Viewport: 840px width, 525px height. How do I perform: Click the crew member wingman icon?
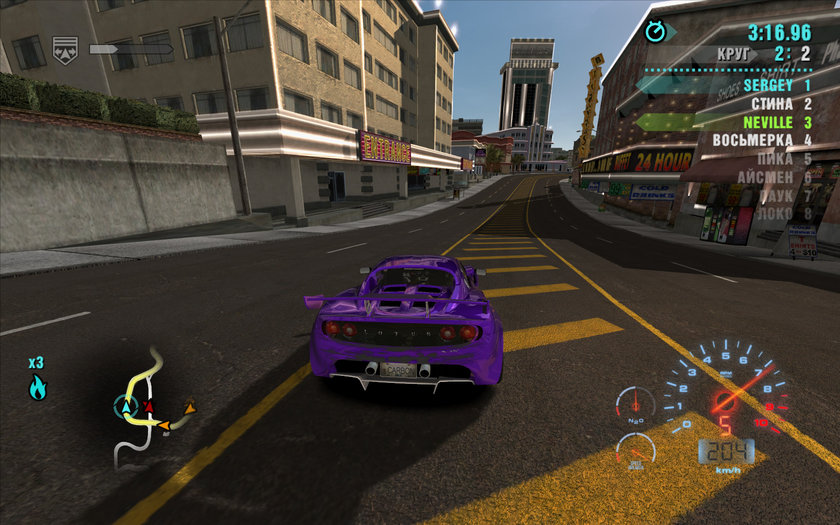[x=65, y=49]
